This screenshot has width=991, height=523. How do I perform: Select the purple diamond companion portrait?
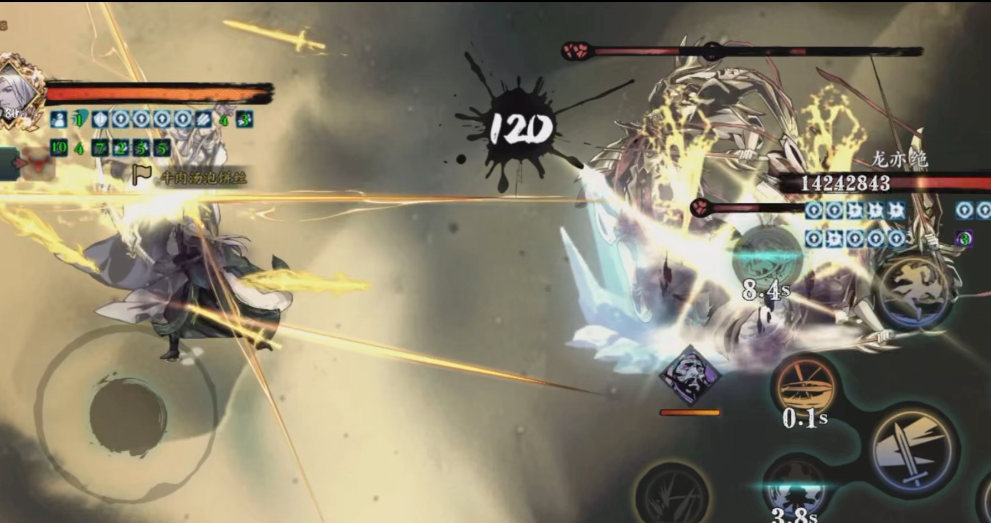click(690, 376)
